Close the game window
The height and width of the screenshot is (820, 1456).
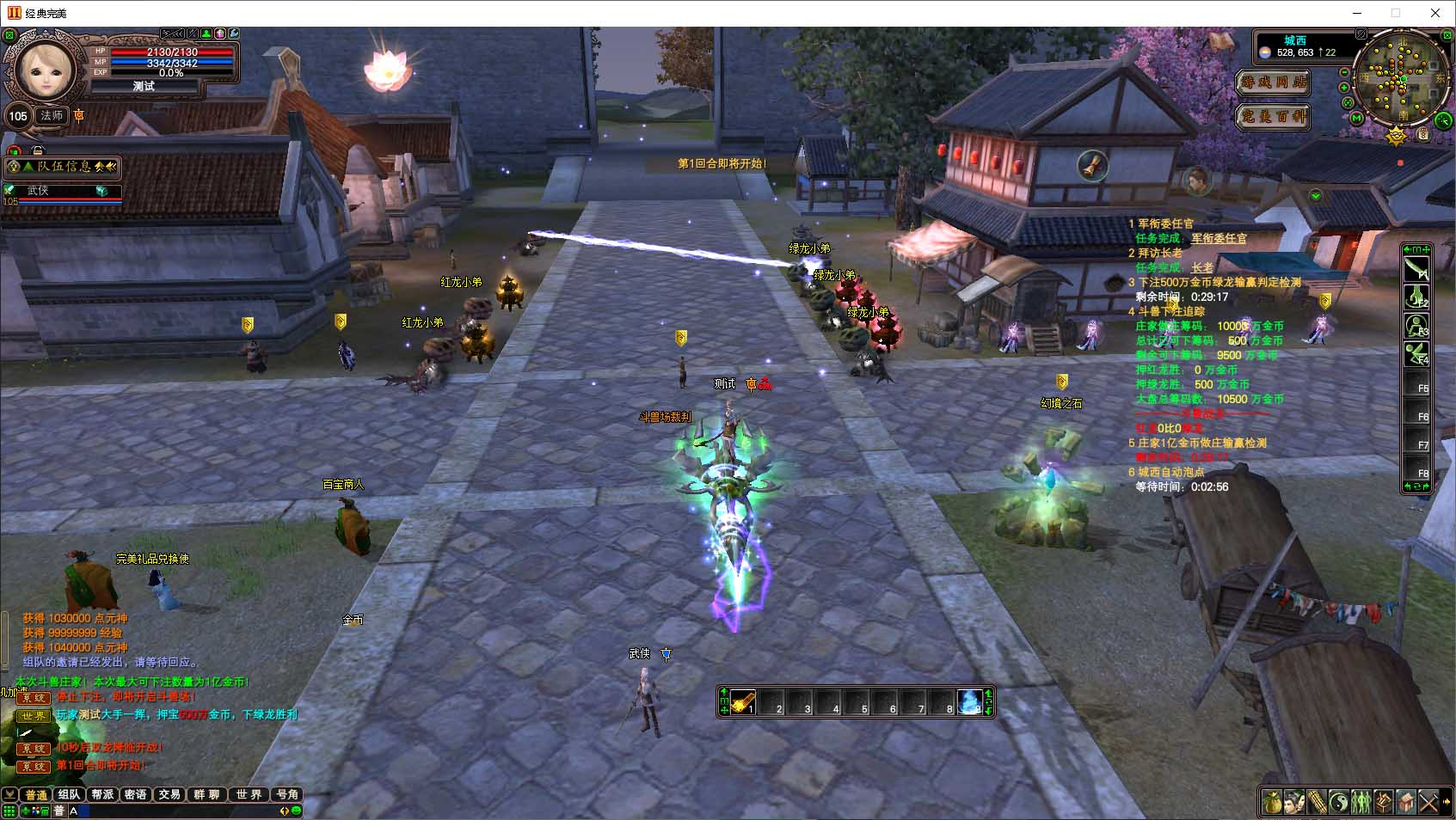pyautogui.click(x=1435, y=13)
